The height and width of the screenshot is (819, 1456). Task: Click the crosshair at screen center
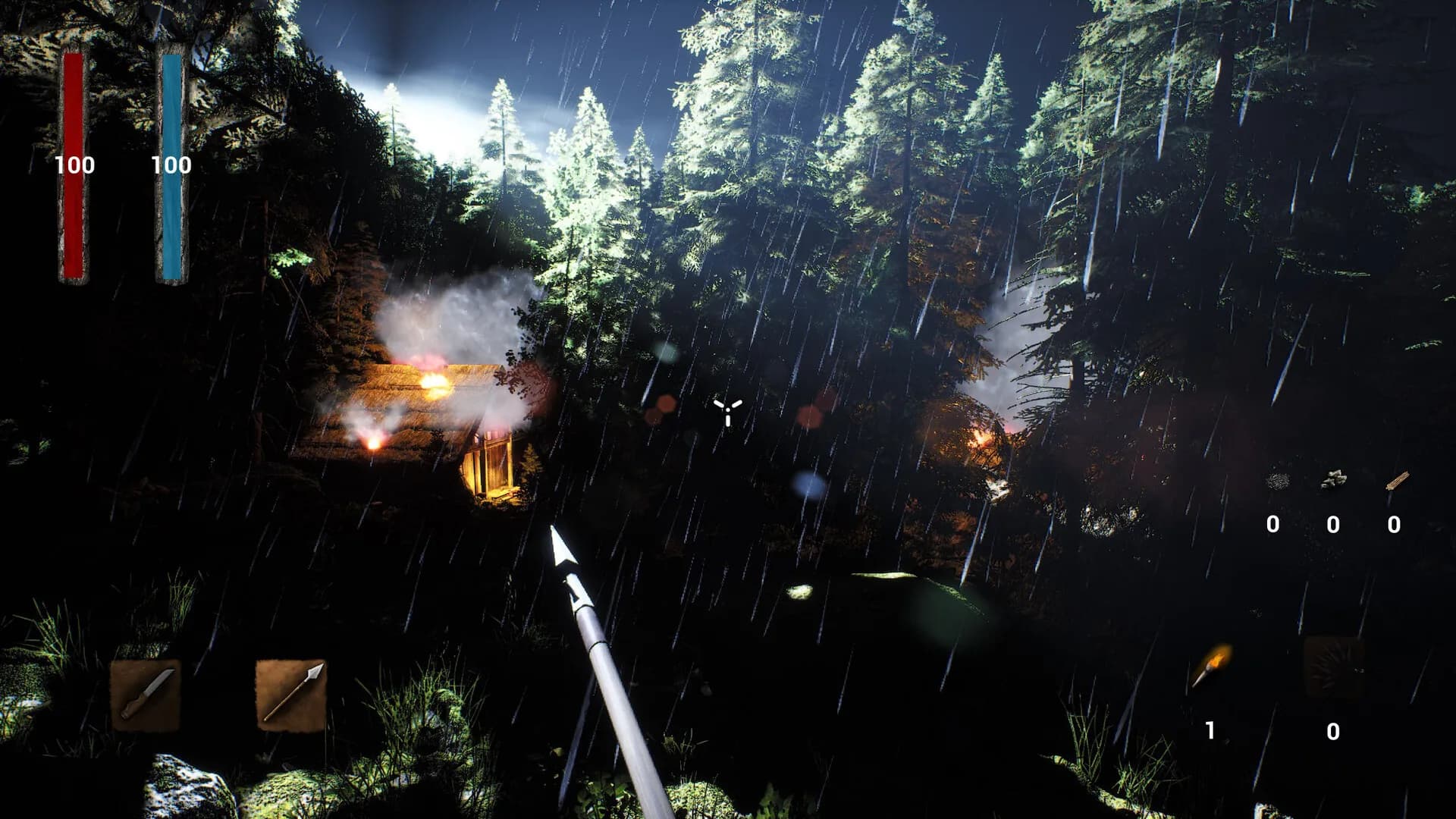pos(730,411)
